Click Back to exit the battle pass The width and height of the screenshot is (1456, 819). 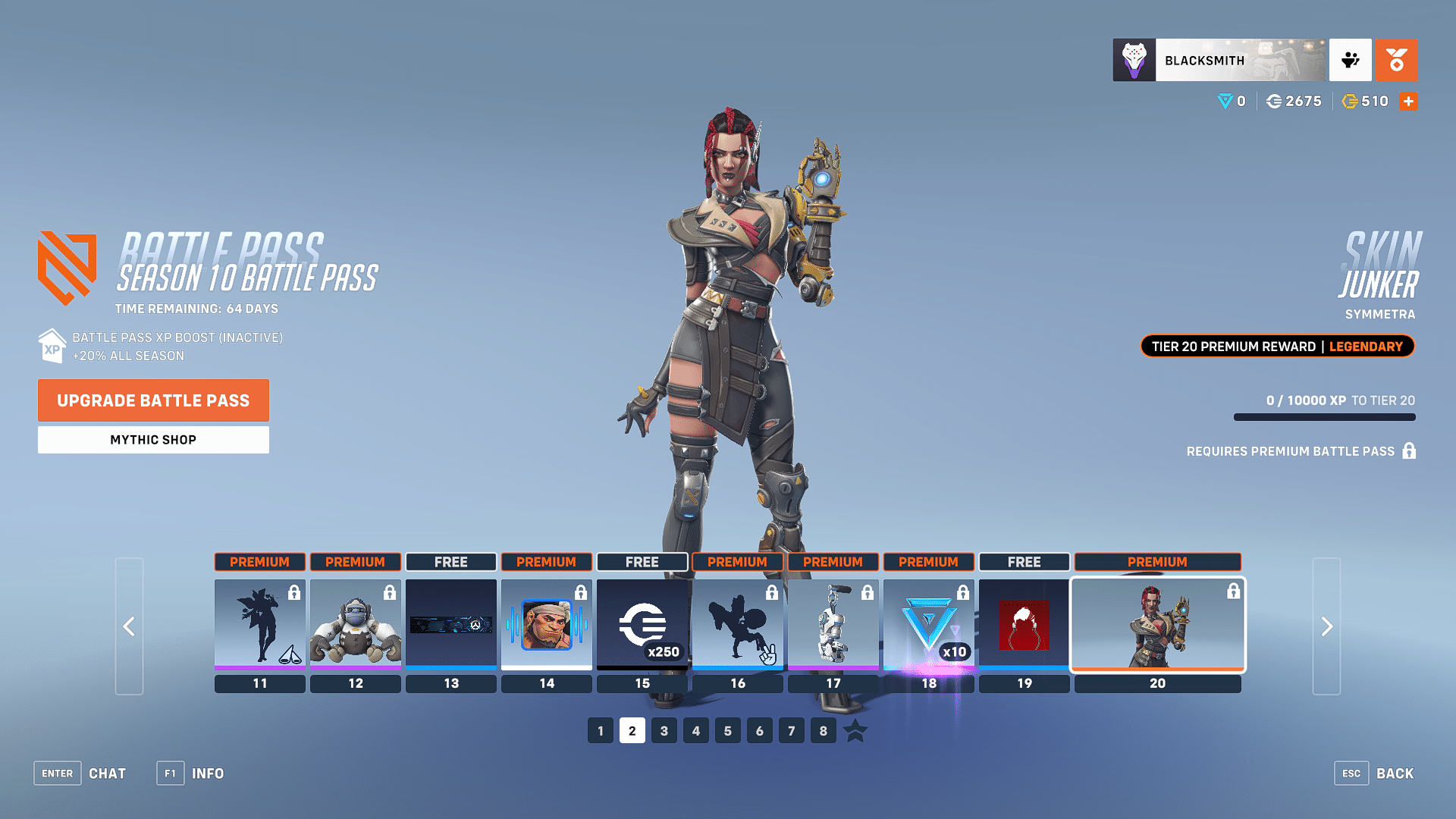tap(1394, 773)
